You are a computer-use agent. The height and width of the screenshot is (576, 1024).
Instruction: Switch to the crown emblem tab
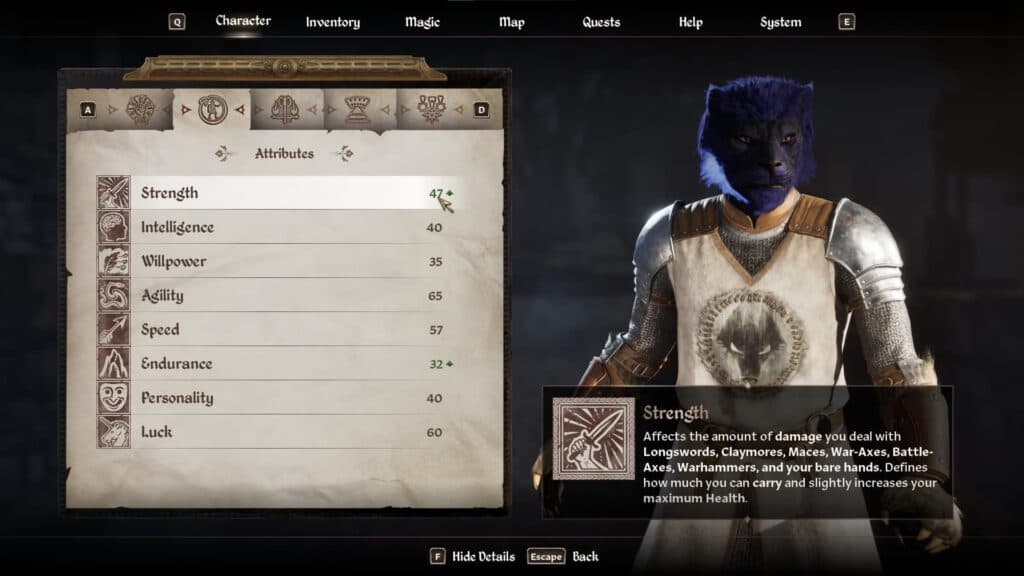(x=357, y=109)
